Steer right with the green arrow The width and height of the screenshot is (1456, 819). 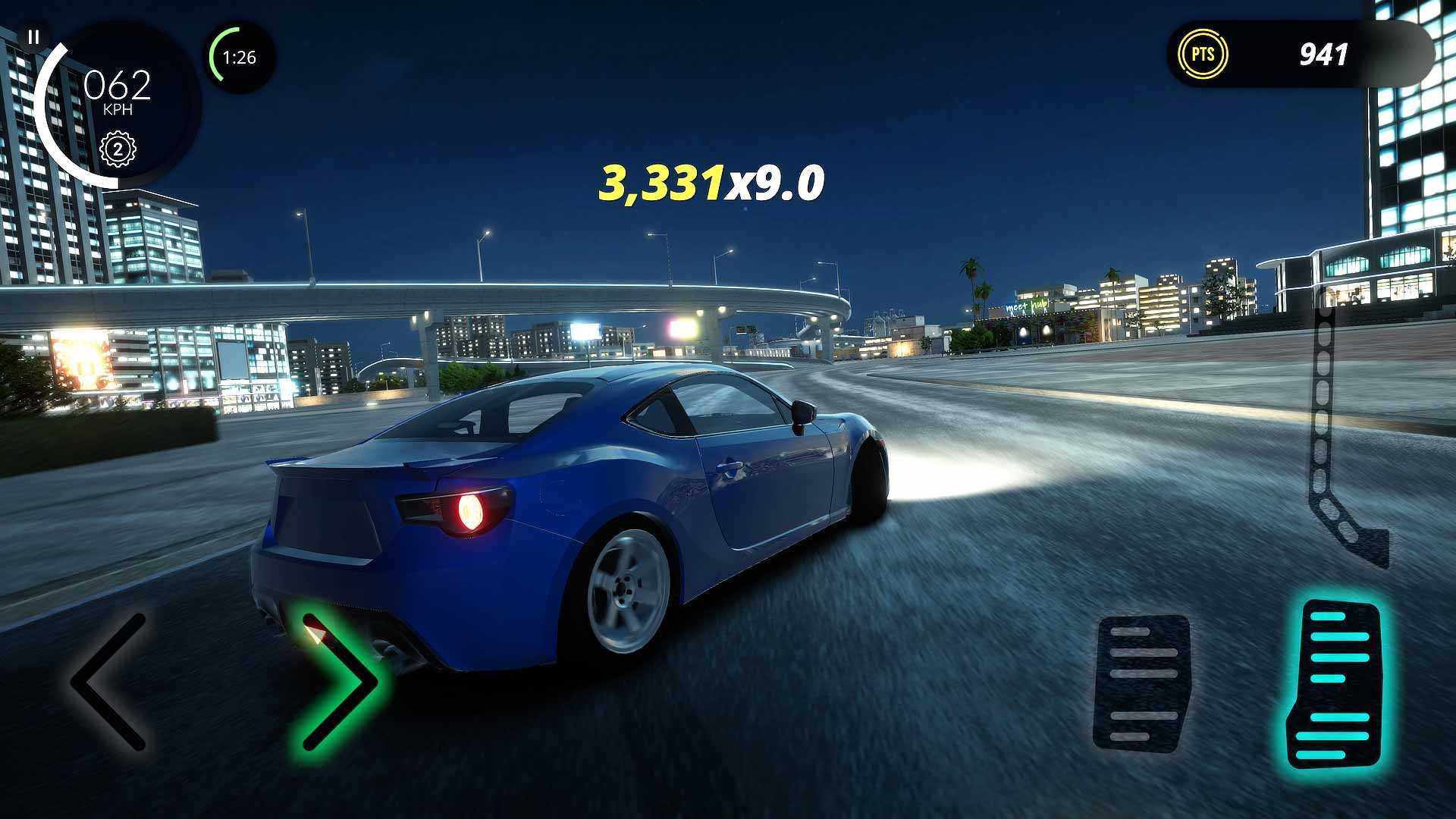(x=337, y=682)
